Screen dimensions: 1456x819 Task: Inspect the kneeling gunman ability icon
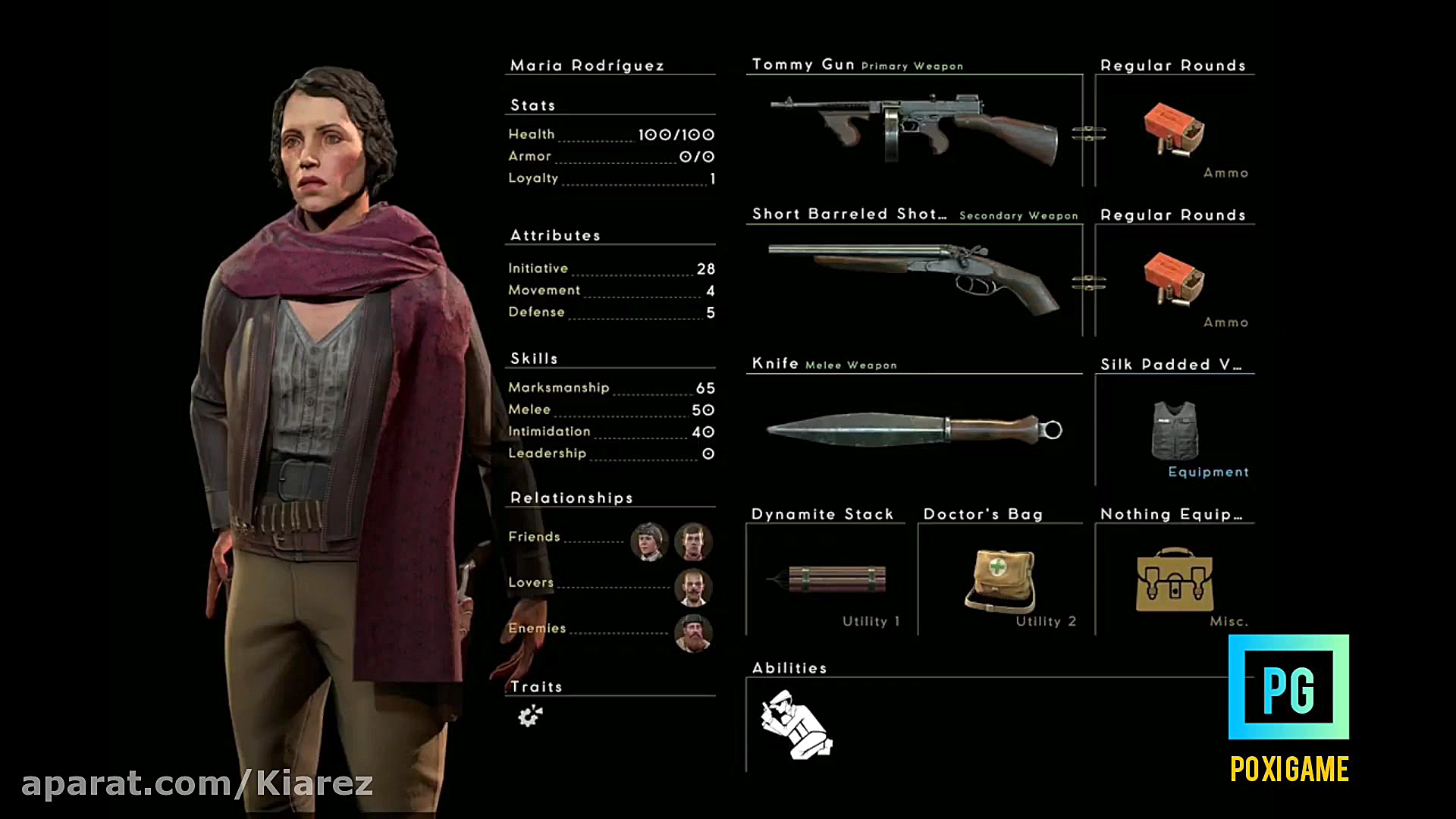tap(796, 724)
